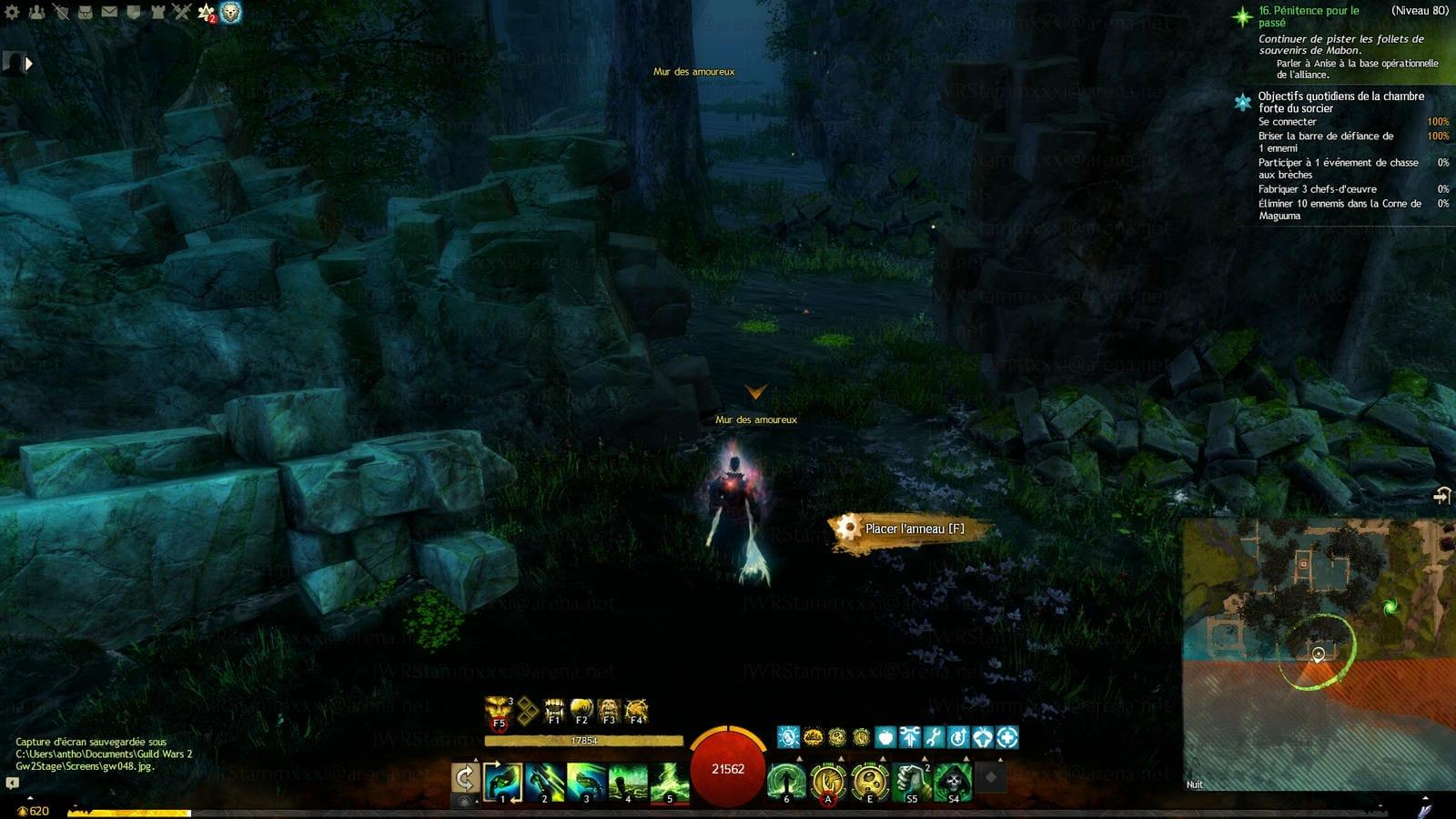Use the green lightning skill in slot 5
Screen dimensions: 1456x819
[x=669, y=782]
